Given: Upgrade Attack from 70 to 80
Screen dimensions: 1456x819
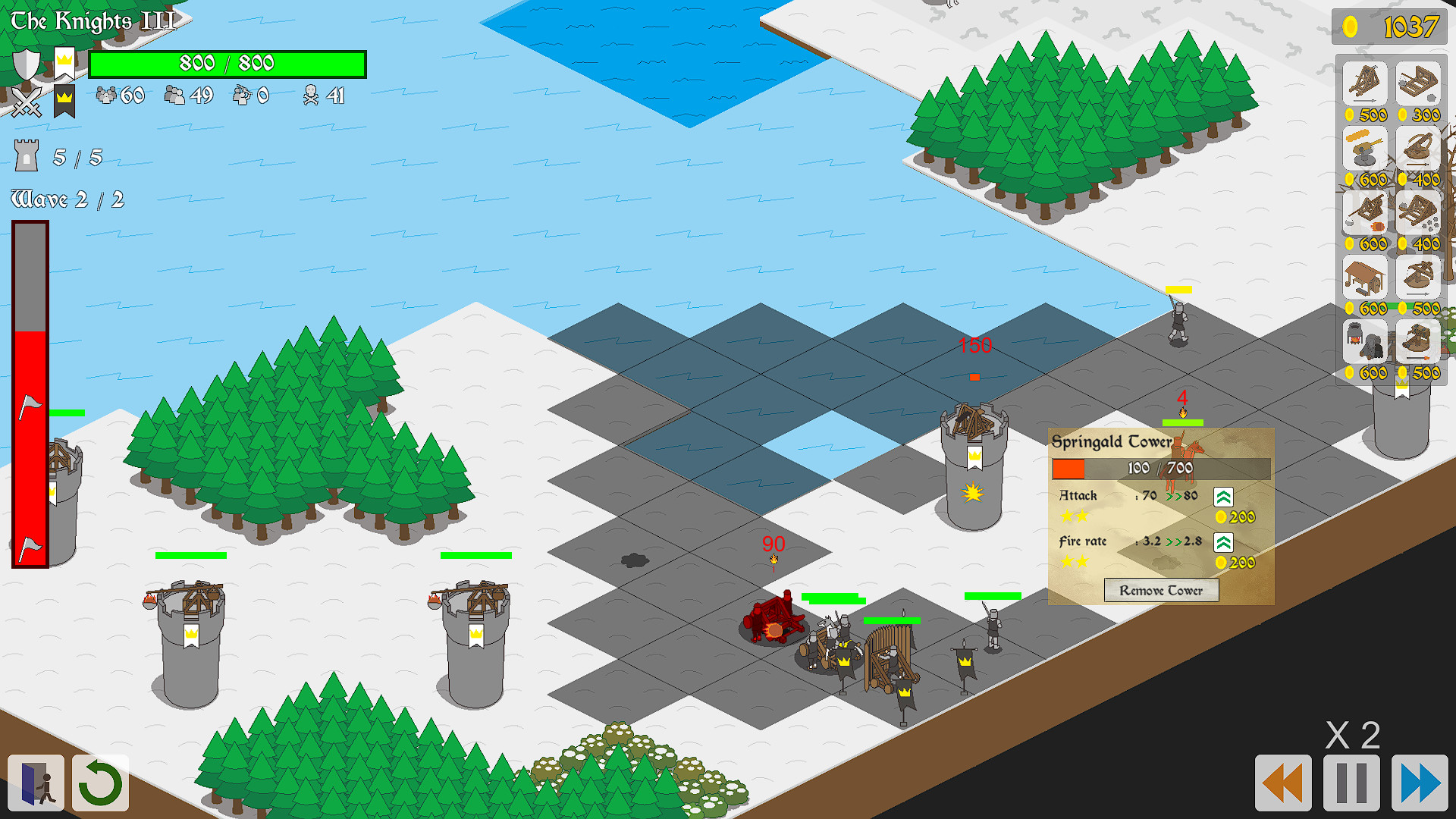Looking at the screenshot, I should 1223,497.
